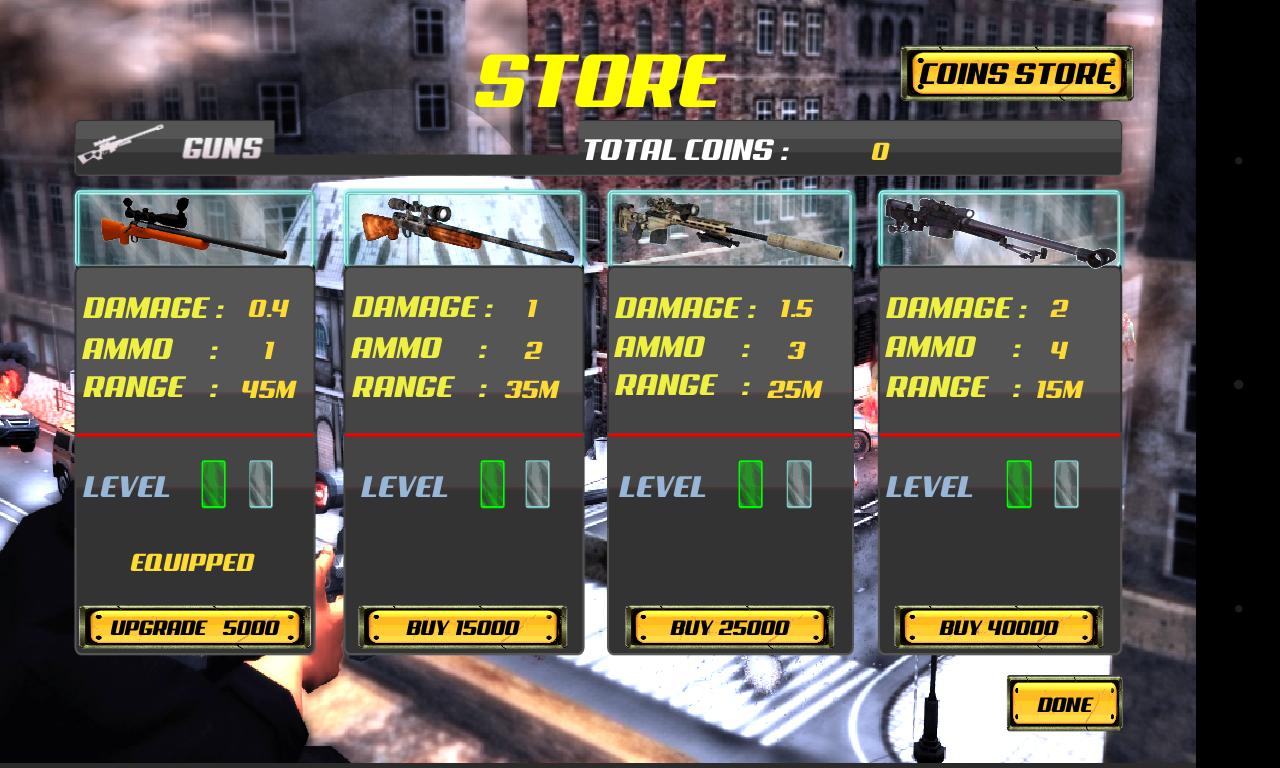This screenshot has width=1280, height=768.
Task: Upgrade the equipped rifle for 5000 coins
Action: 196,627
